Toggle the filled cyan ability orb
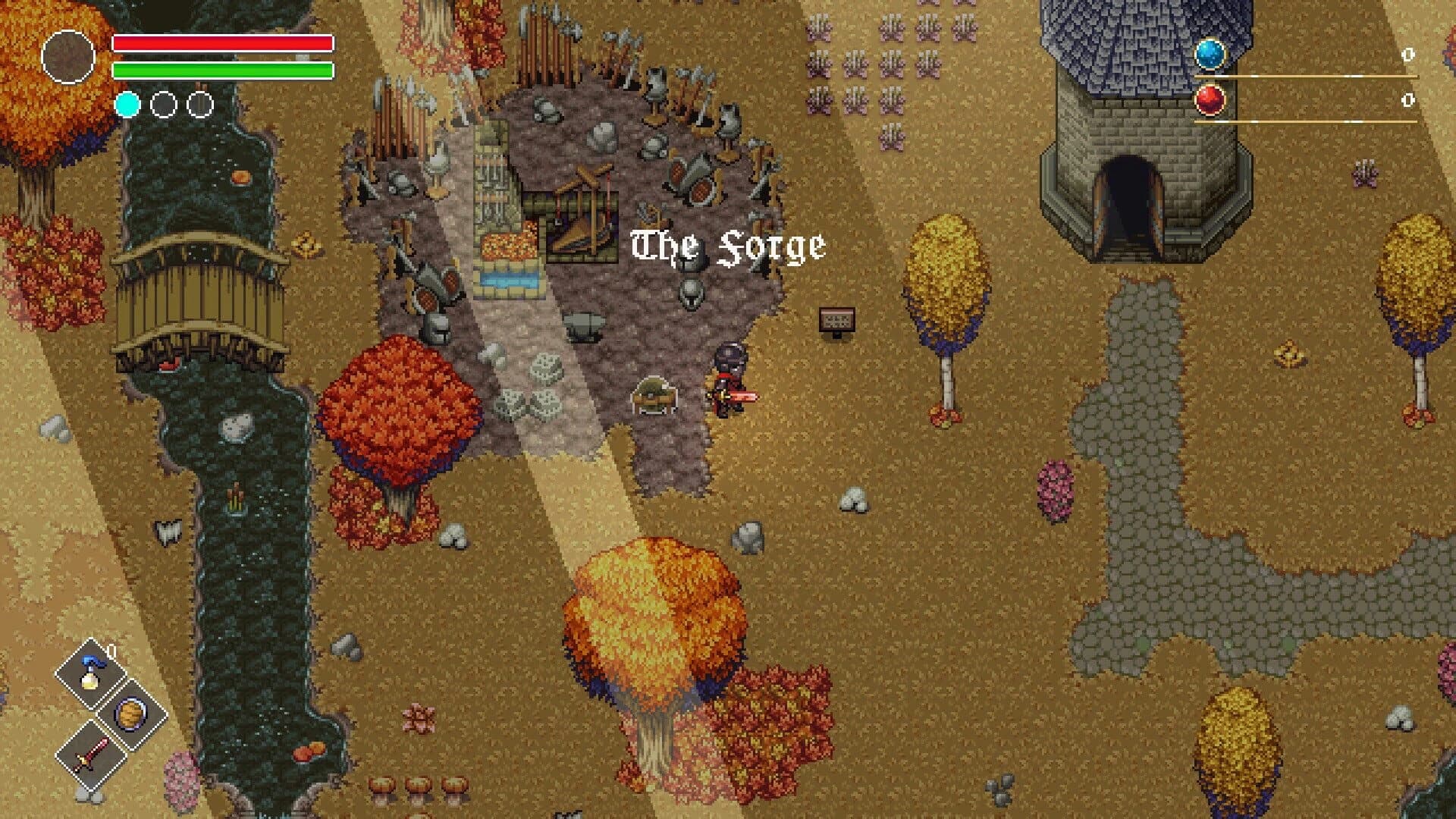 (x=127, y=104)
